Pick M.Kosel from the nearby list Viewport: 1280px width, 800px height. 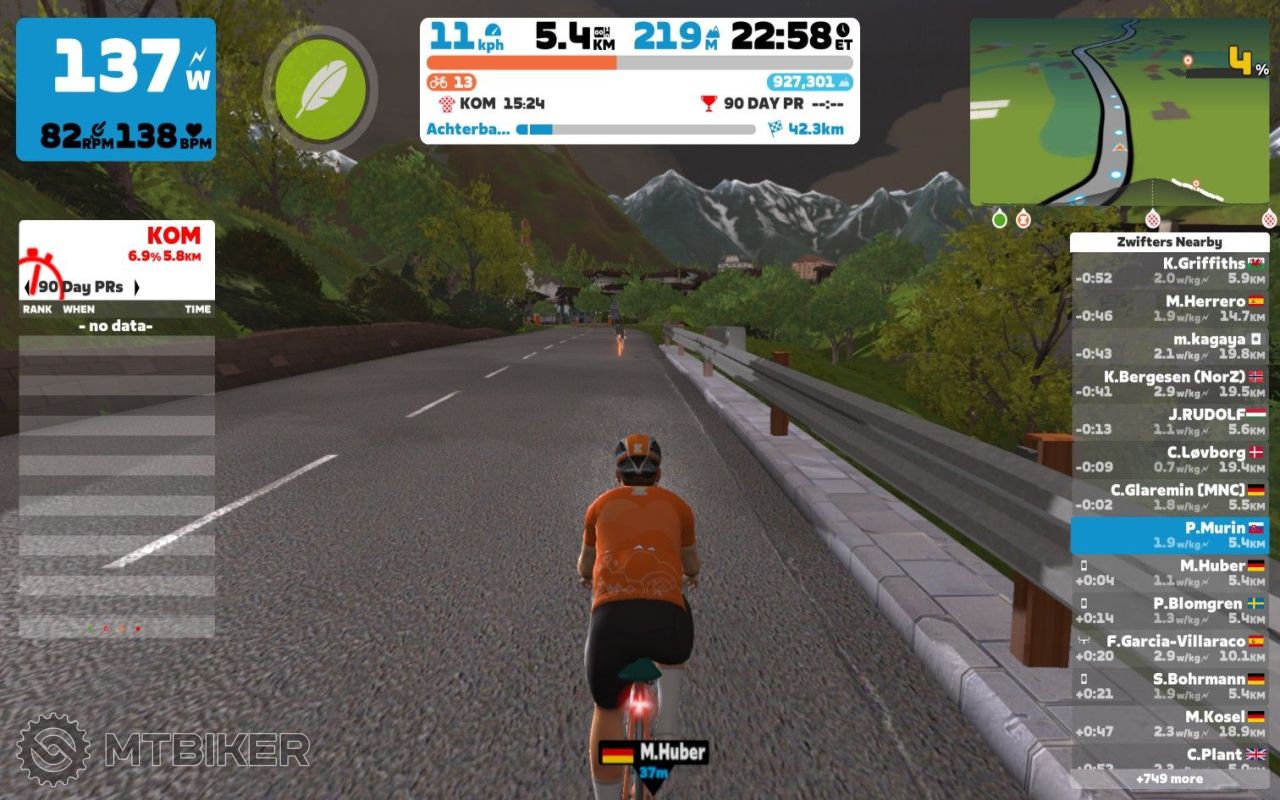click(x=1169, y=724)
